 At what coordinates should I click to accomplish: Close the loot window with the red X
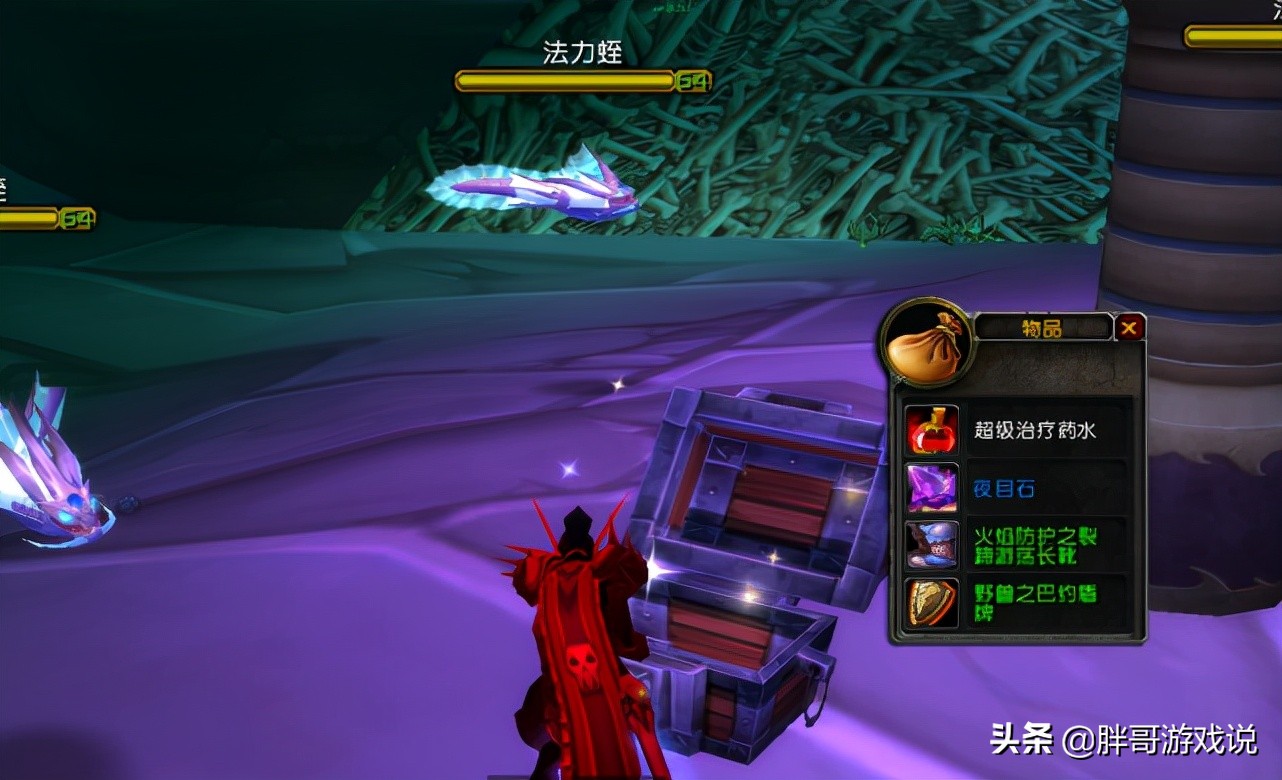point(1130,327)
